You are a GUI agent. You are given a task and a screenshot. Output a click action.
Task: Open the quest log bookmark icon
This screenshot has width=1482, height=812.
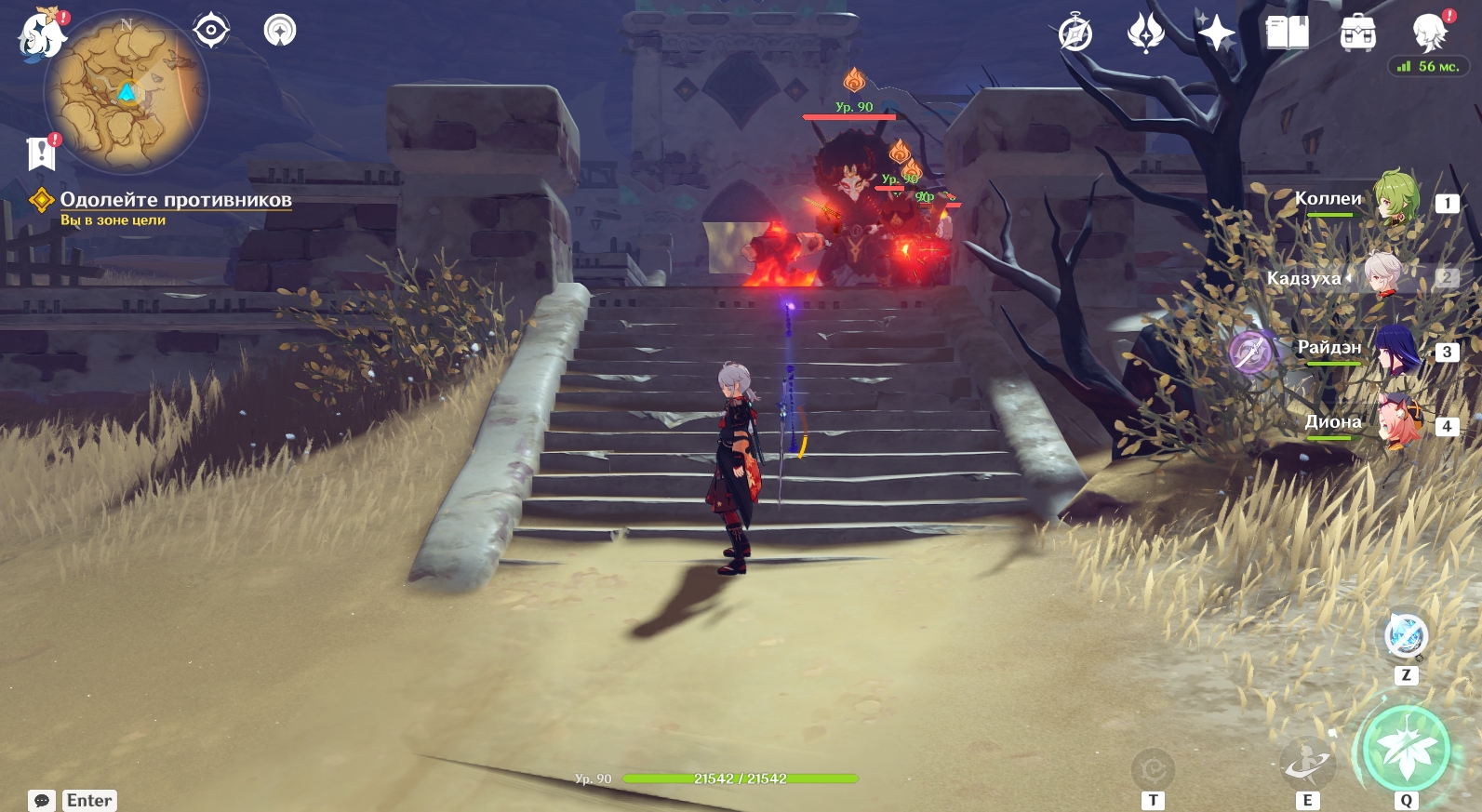42,153
